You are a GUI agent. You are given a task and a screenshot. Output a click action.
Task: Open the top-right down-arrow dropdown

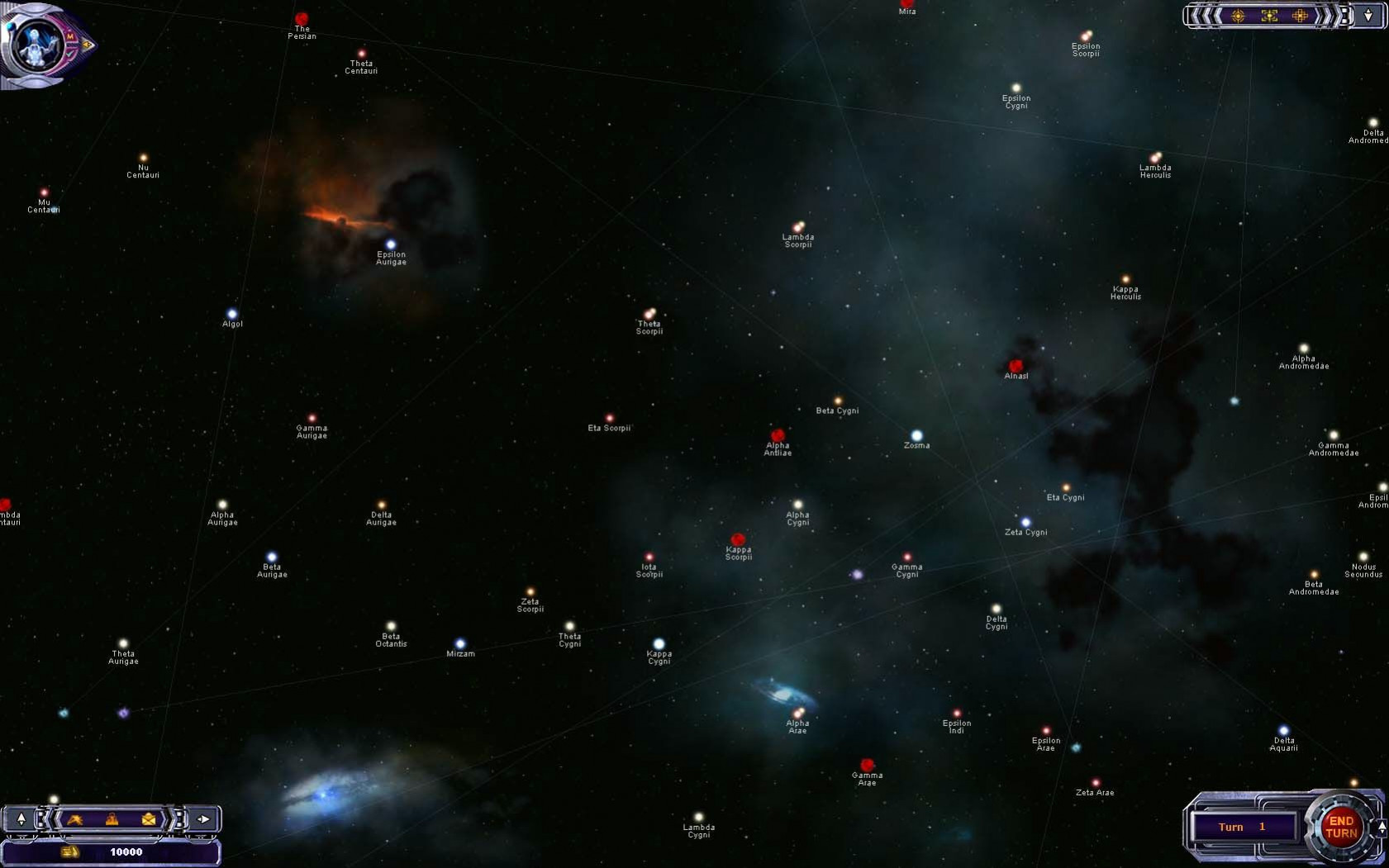click(1368, 16)
